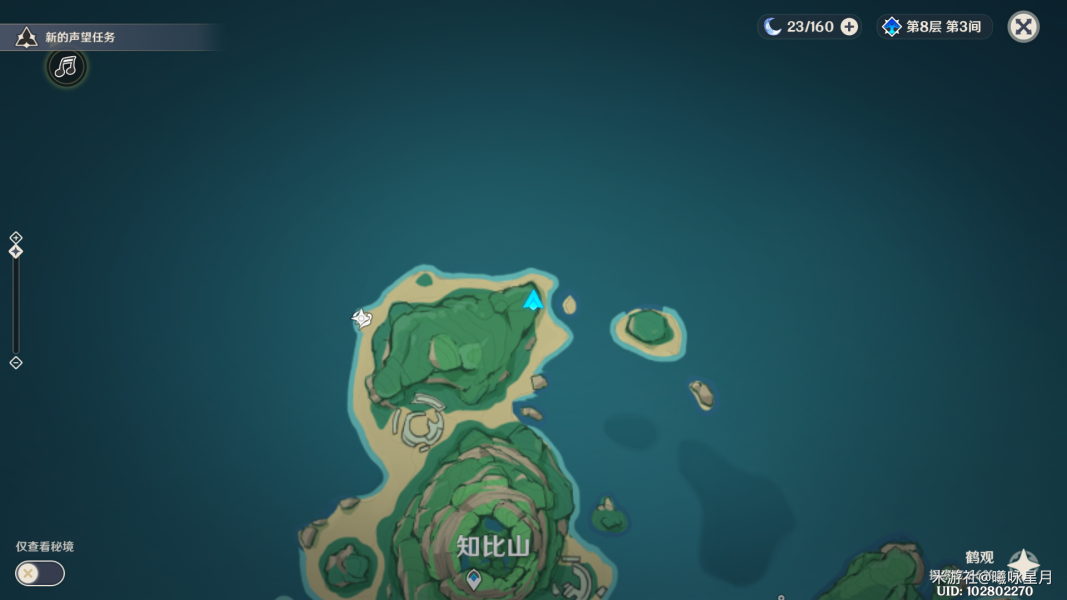Select the white marker on the island's west shore
The width and height of the screenshot is (1067, 600).
coord(362,319)
